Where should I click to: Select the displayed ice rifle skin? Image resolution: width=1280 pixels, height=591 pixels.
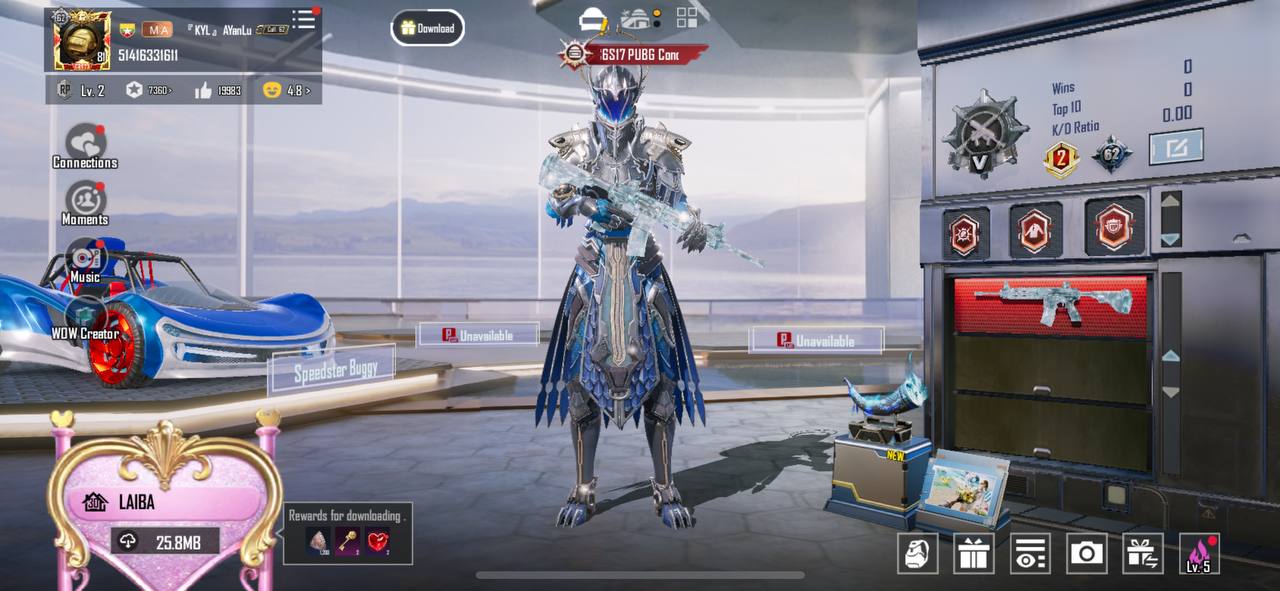tap(1052, 304)
